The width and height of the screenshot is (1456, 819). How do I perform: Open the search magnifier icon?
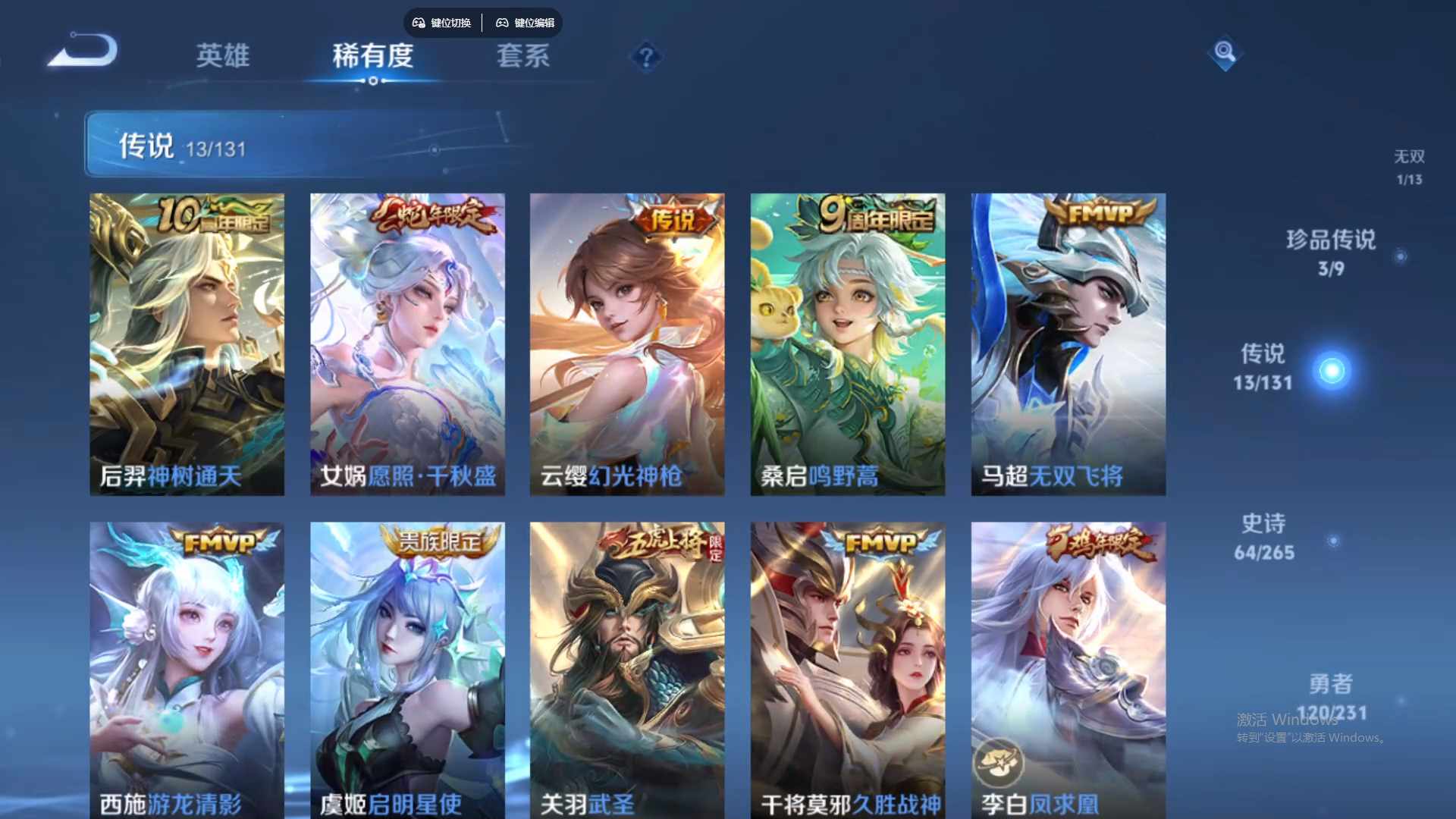1225,54
